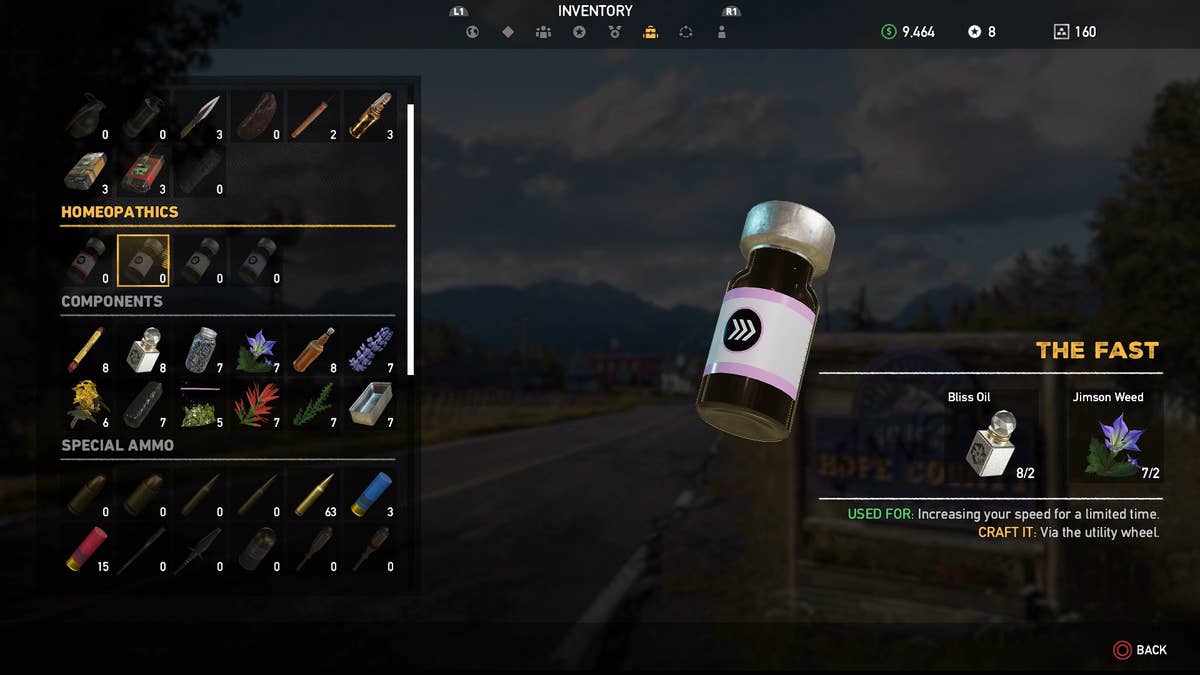
Task: Select the highlighted backpack inventory tab
Action: (x=650, y=32)
